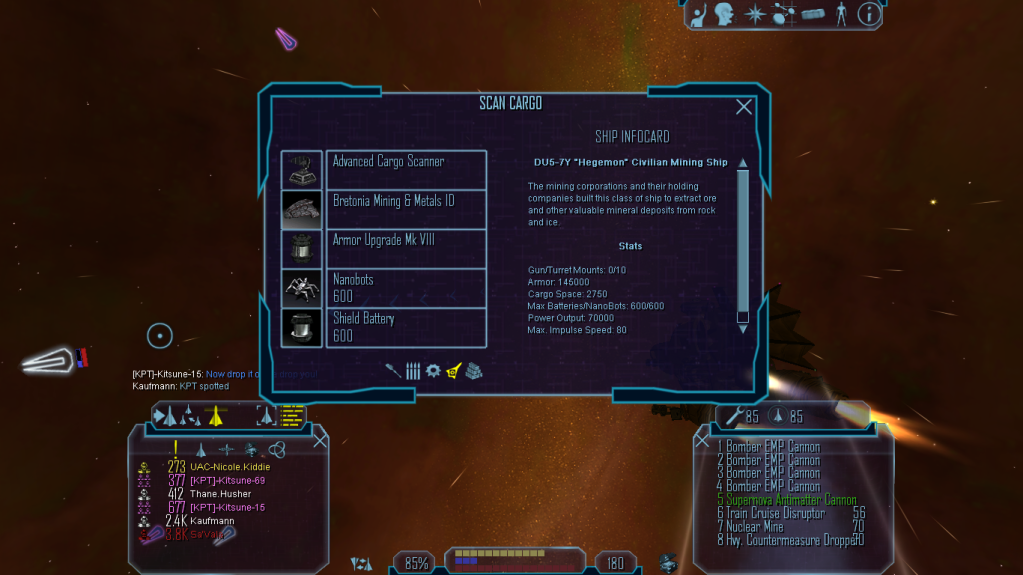The width and height of the screenshot is (1023, 575).
Task: Open the navigation map grid icon
Action: pos(783,14)
